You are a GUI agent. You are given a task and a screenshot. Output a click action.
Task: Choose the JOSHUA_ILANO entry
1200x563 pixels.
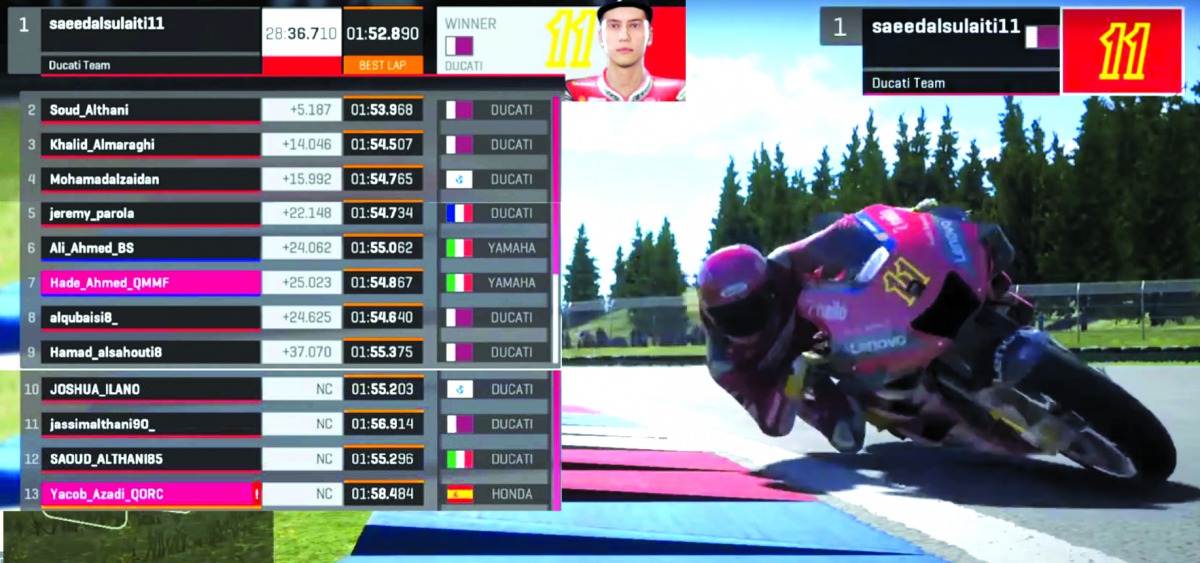(150, 389)
